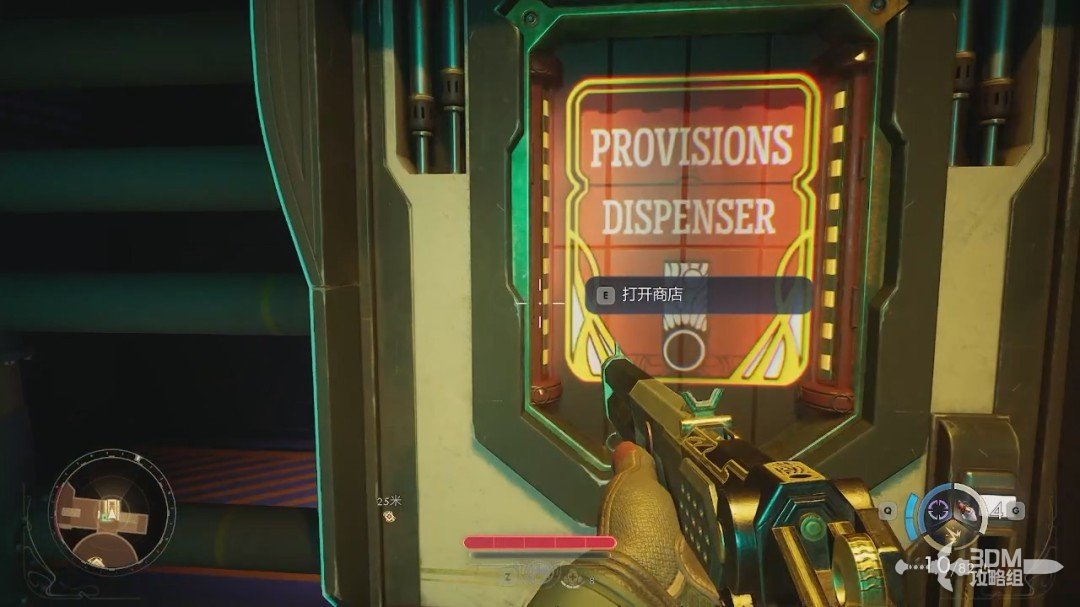
Task: Select the objective waypoint marker showing 25米
Action: 389,516
